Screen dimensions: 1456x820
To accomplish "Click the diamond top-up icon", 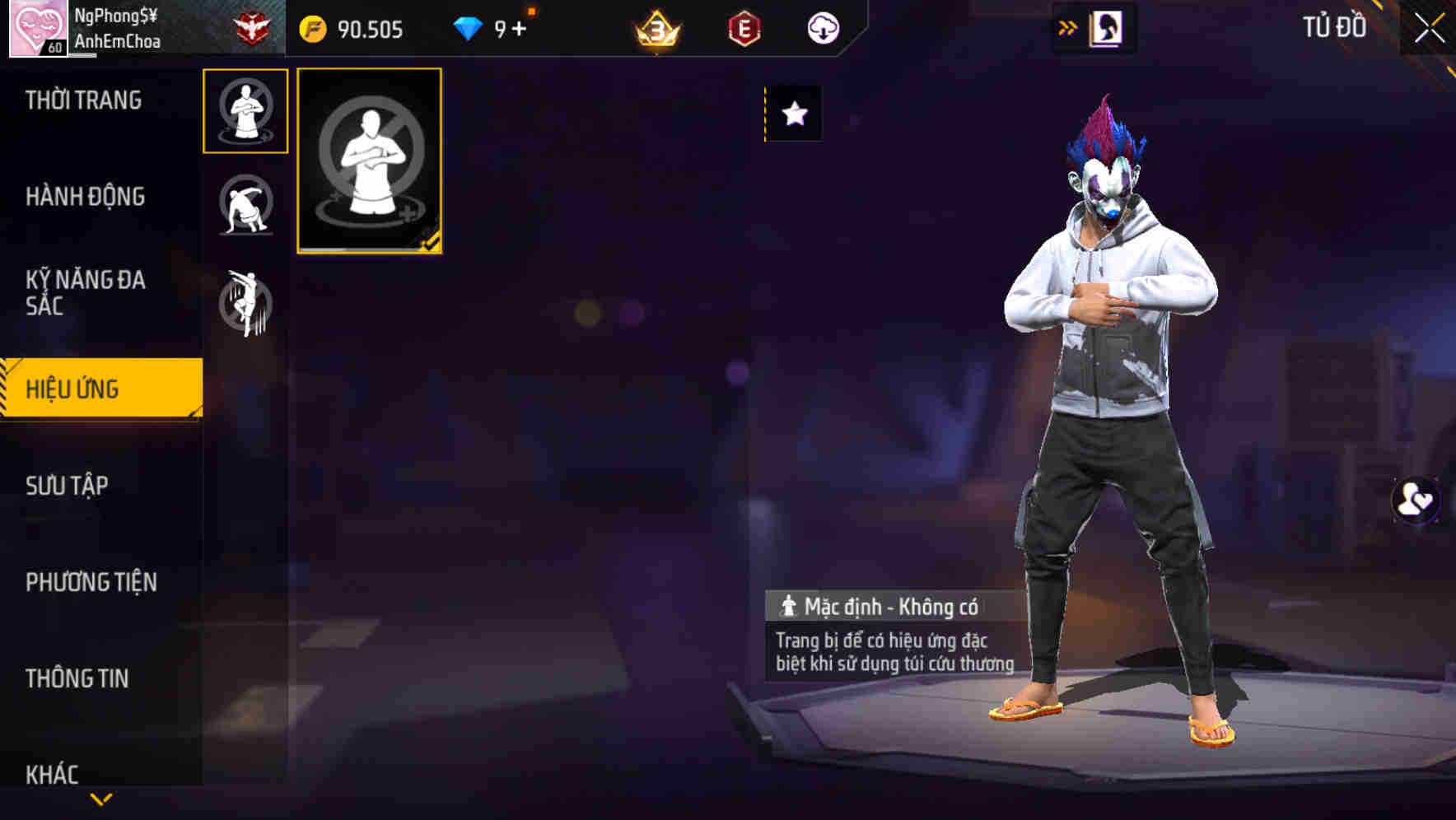I will pyautogui.click(x=467, y=29).
